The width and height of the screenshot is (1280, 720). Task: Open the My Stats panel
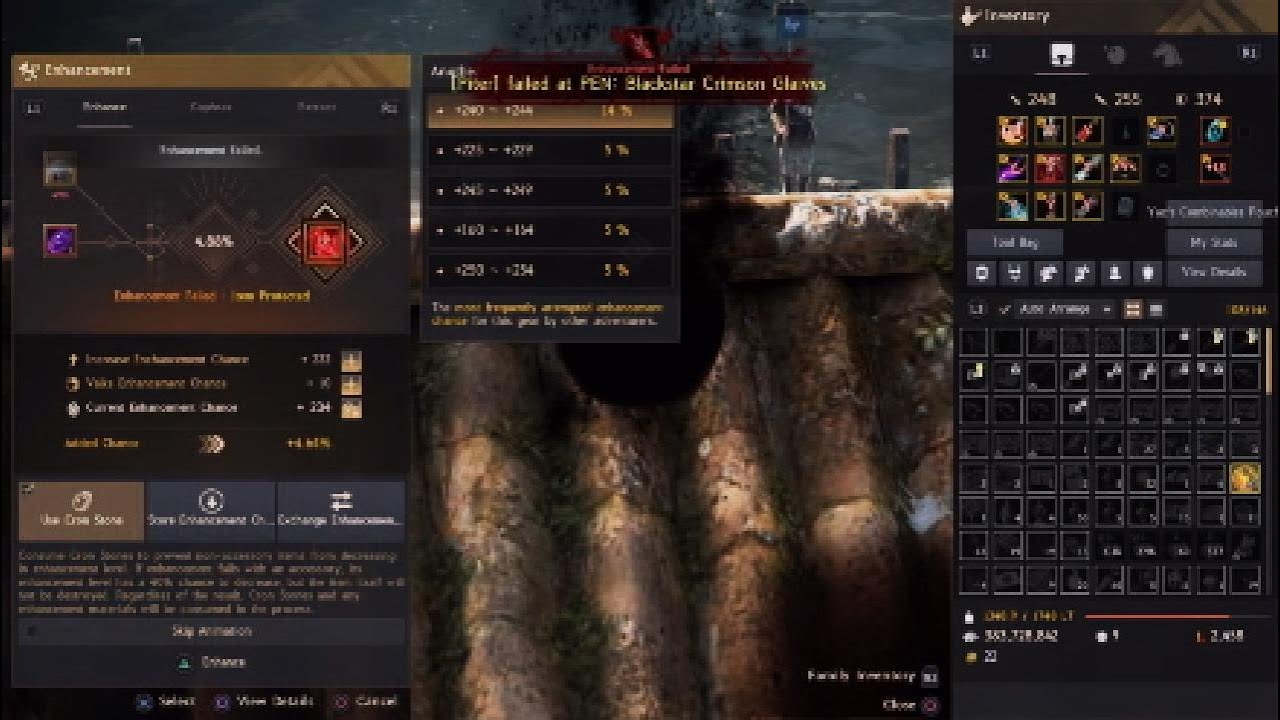[x=1213, y=243]
